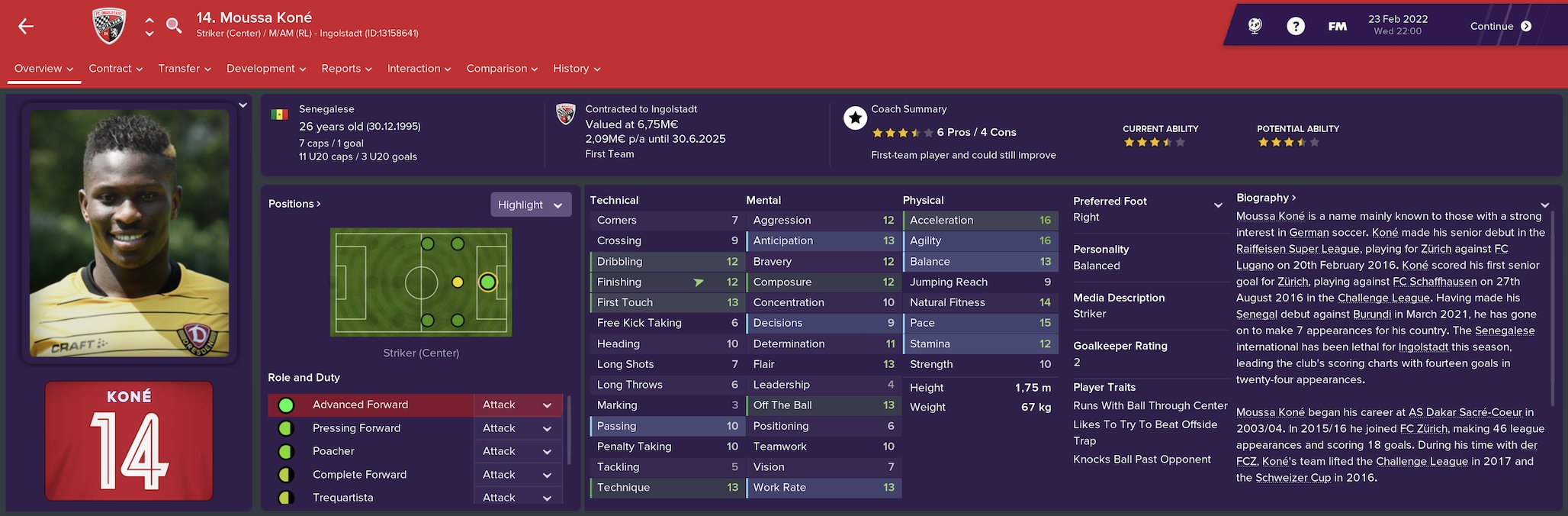Open the Interaction menu
This screenshot has width=1568, height=516.
coord(419,69)
